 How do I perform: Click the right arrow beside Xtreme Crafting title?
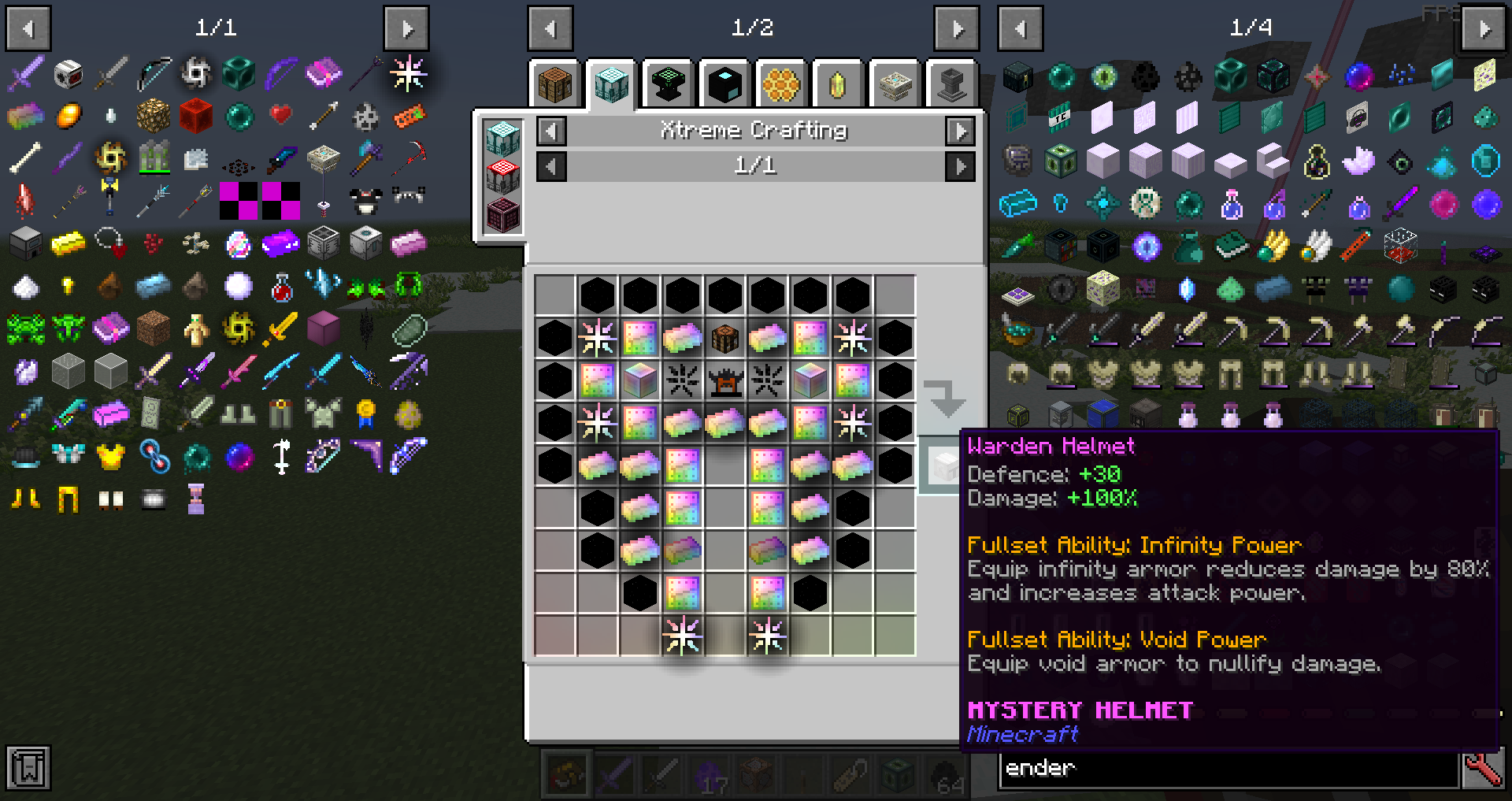[960, 131]
